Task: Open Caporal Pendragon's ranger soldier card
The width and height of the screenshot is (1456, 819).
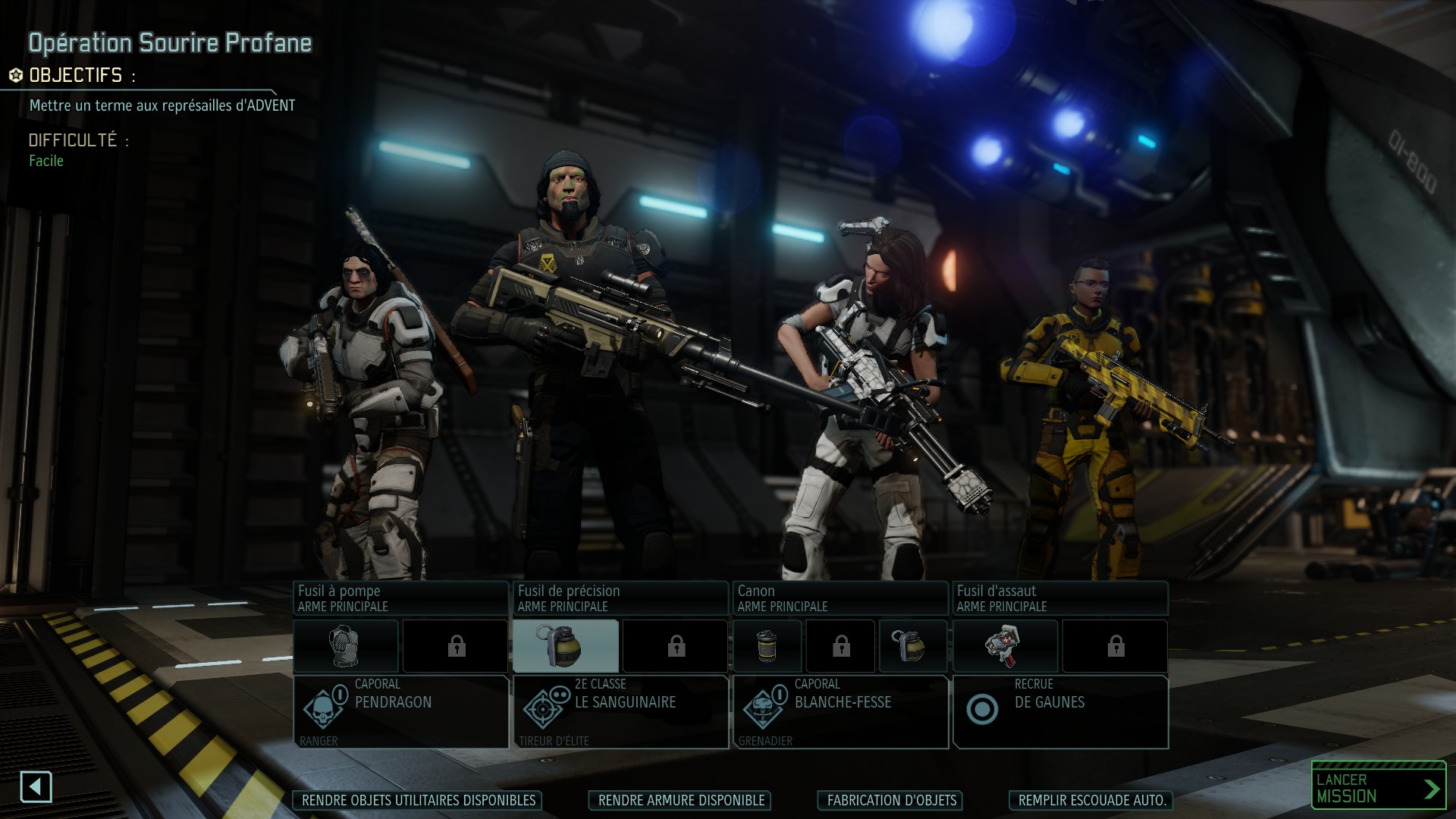Action: tap(400, 711)
